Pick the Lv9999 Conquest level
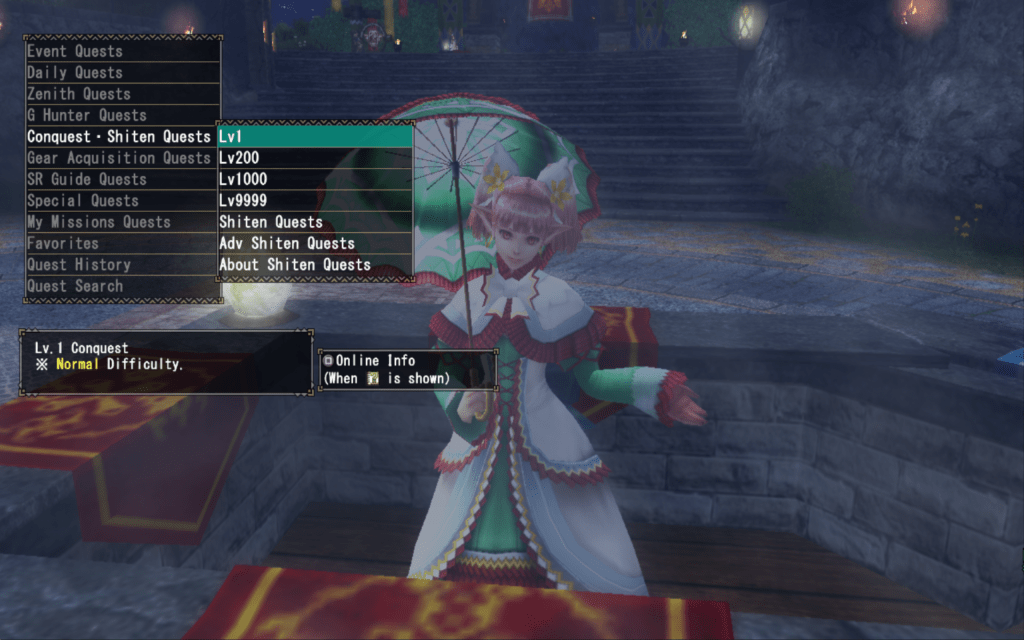Viewport: 1024px width, 640px height. coord(315,201)
